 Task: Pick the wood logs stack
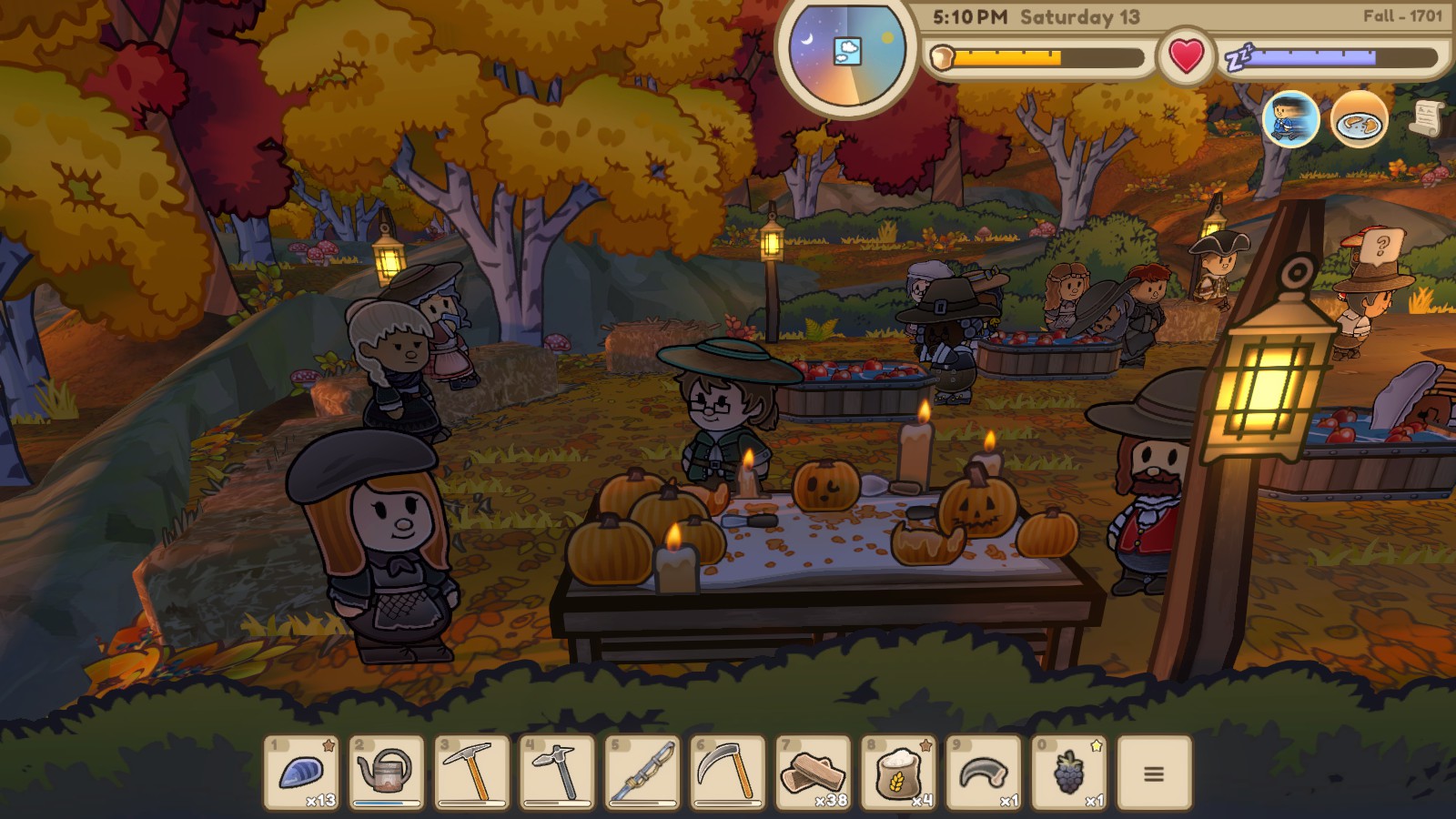pos(814,773)
